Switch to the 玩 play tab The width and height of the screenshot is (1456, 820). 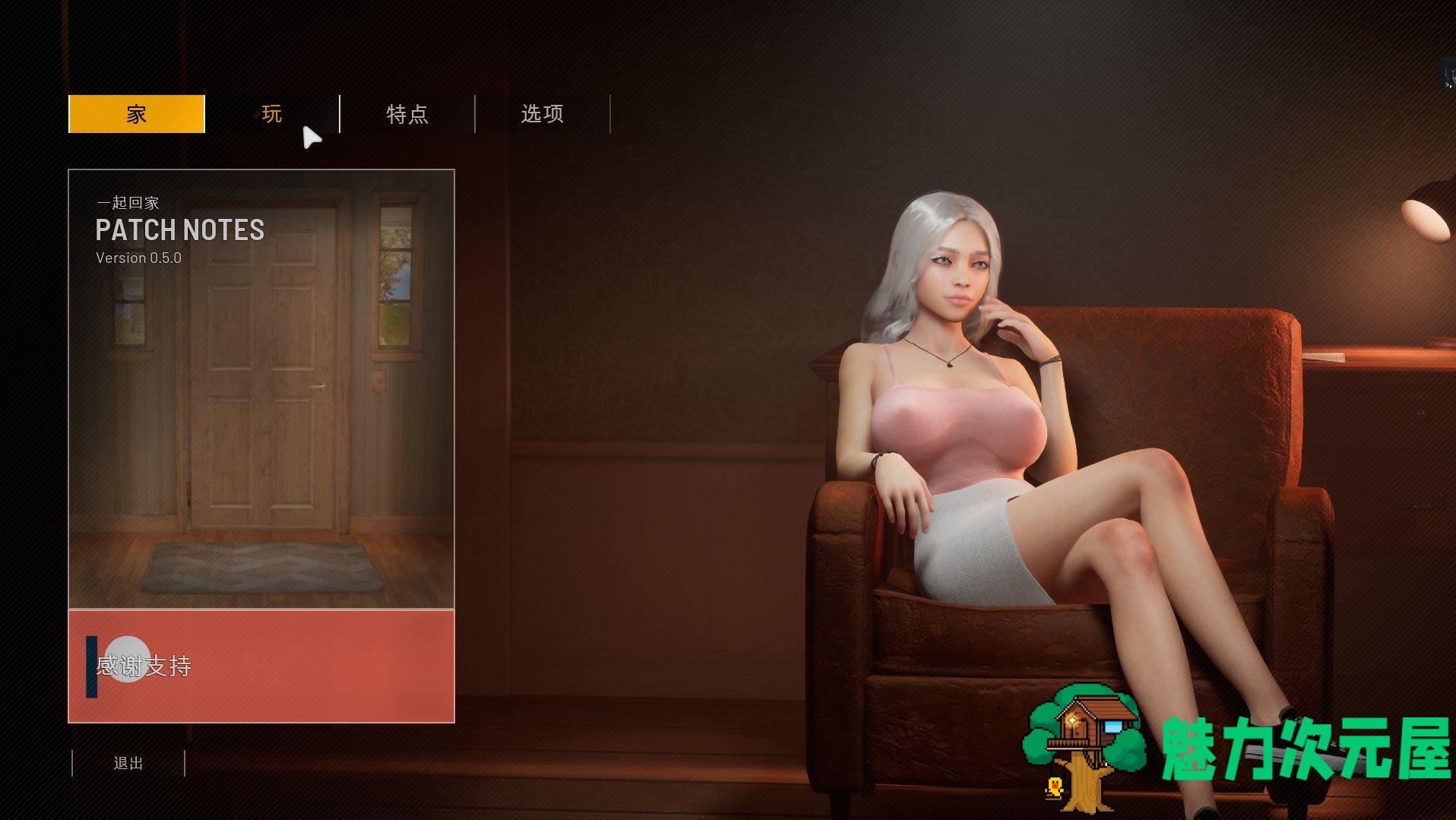(x=272, y=114)
